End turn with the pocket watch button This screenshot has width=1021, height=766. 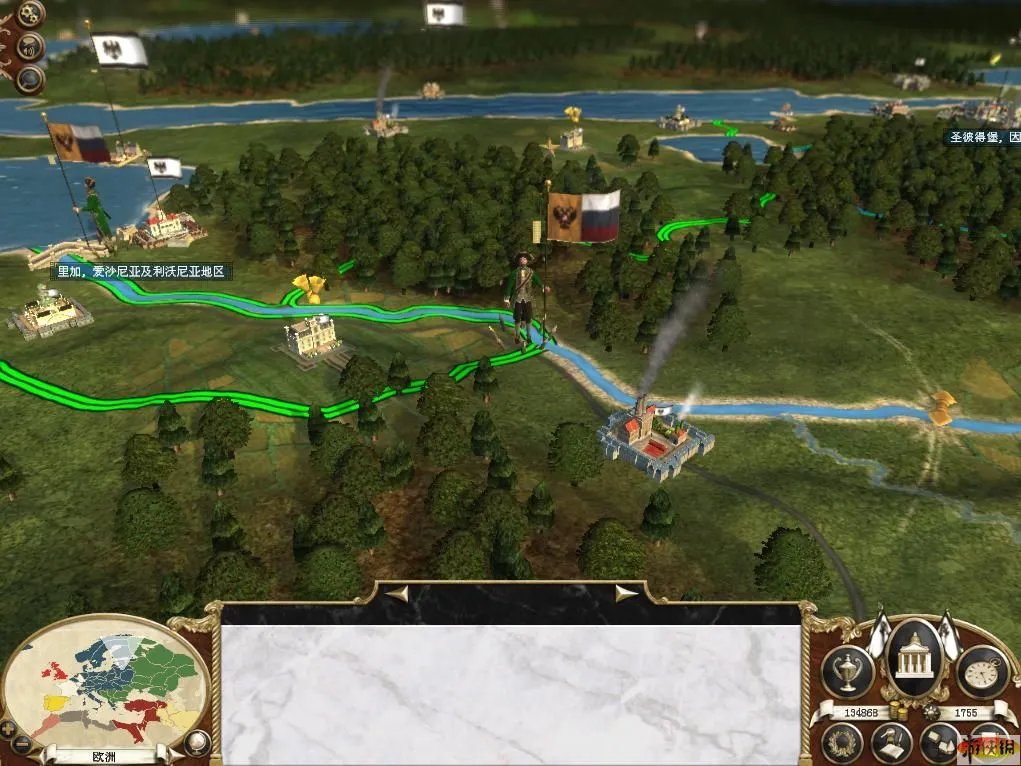(982, 670)
